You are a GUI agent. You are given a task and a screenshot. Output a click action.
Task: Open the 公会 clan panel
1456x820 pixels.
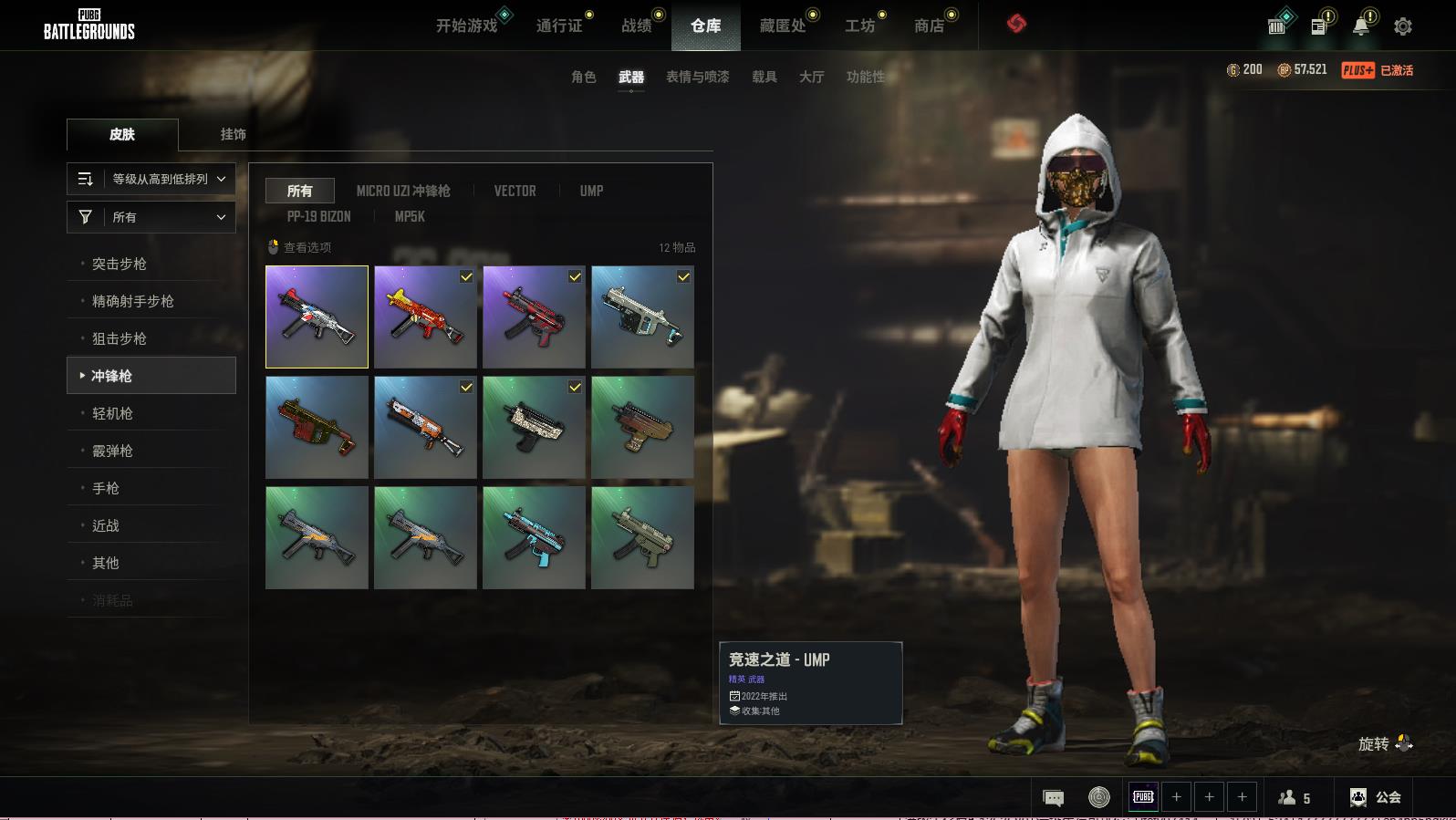pyautogui.click(x=1376, y=797)
